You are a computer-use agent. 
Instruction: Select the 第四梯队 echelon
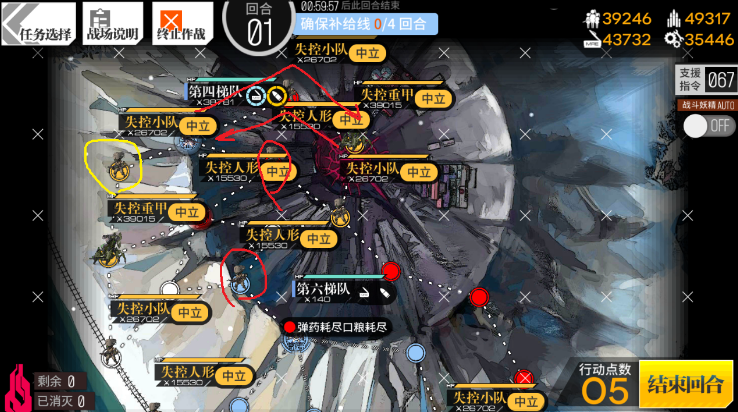click(211, 93)
